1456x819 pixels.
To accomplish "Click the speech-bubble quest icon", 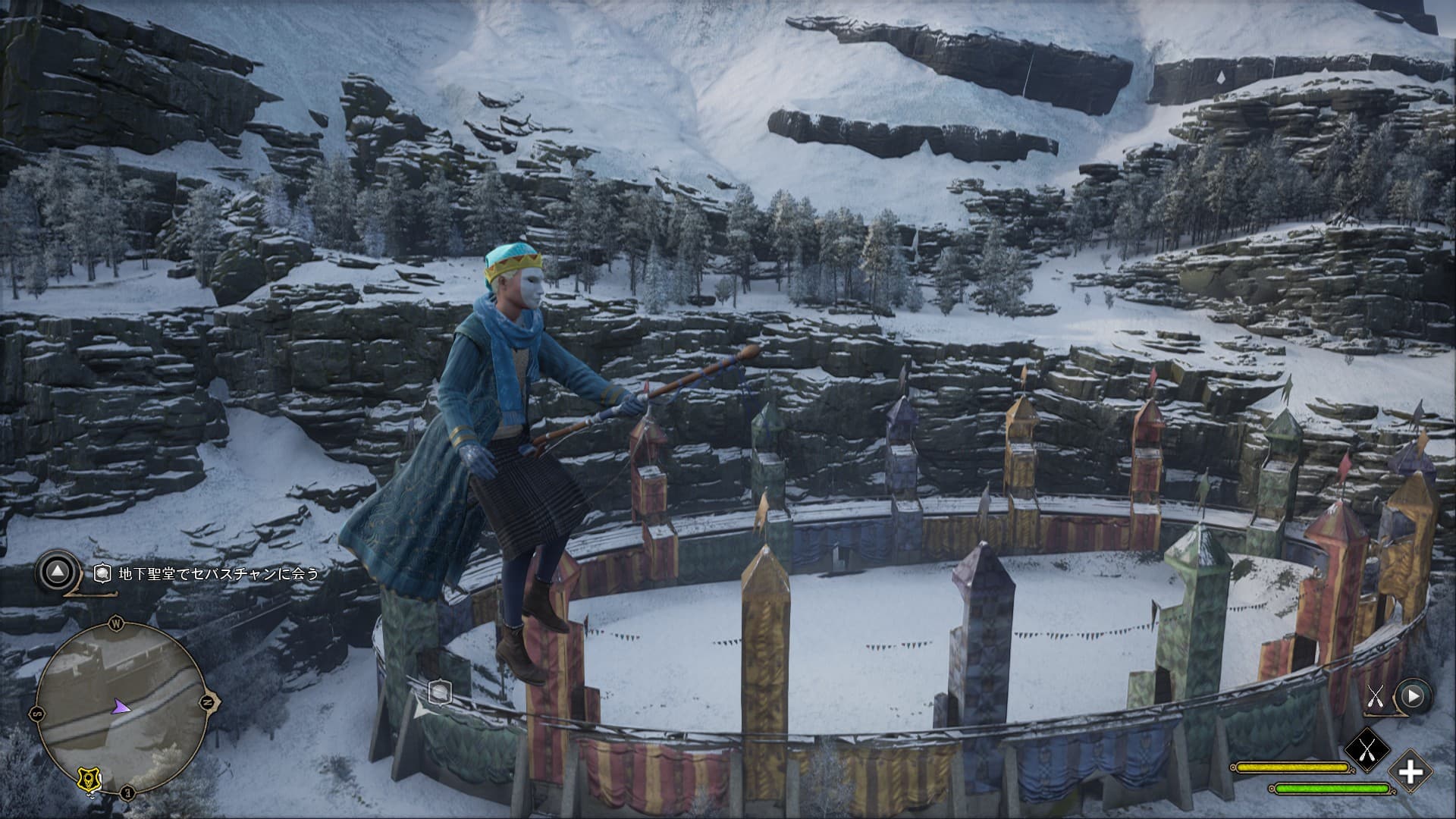I will click(x=103, y=574).
